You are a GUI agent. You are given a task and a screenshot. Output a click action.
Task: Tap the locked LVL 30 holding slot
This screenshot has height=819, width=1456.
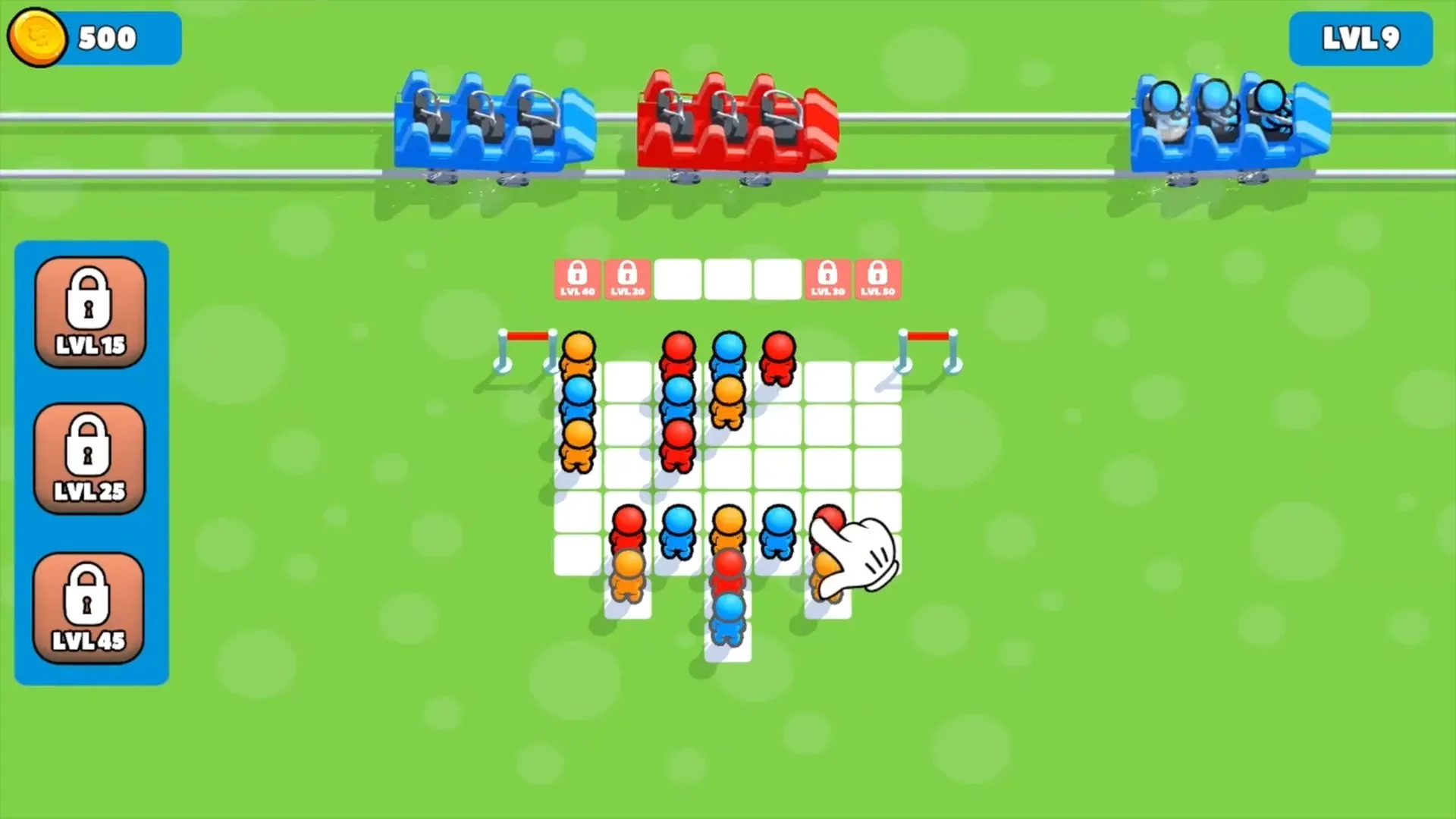click(827, 278)
